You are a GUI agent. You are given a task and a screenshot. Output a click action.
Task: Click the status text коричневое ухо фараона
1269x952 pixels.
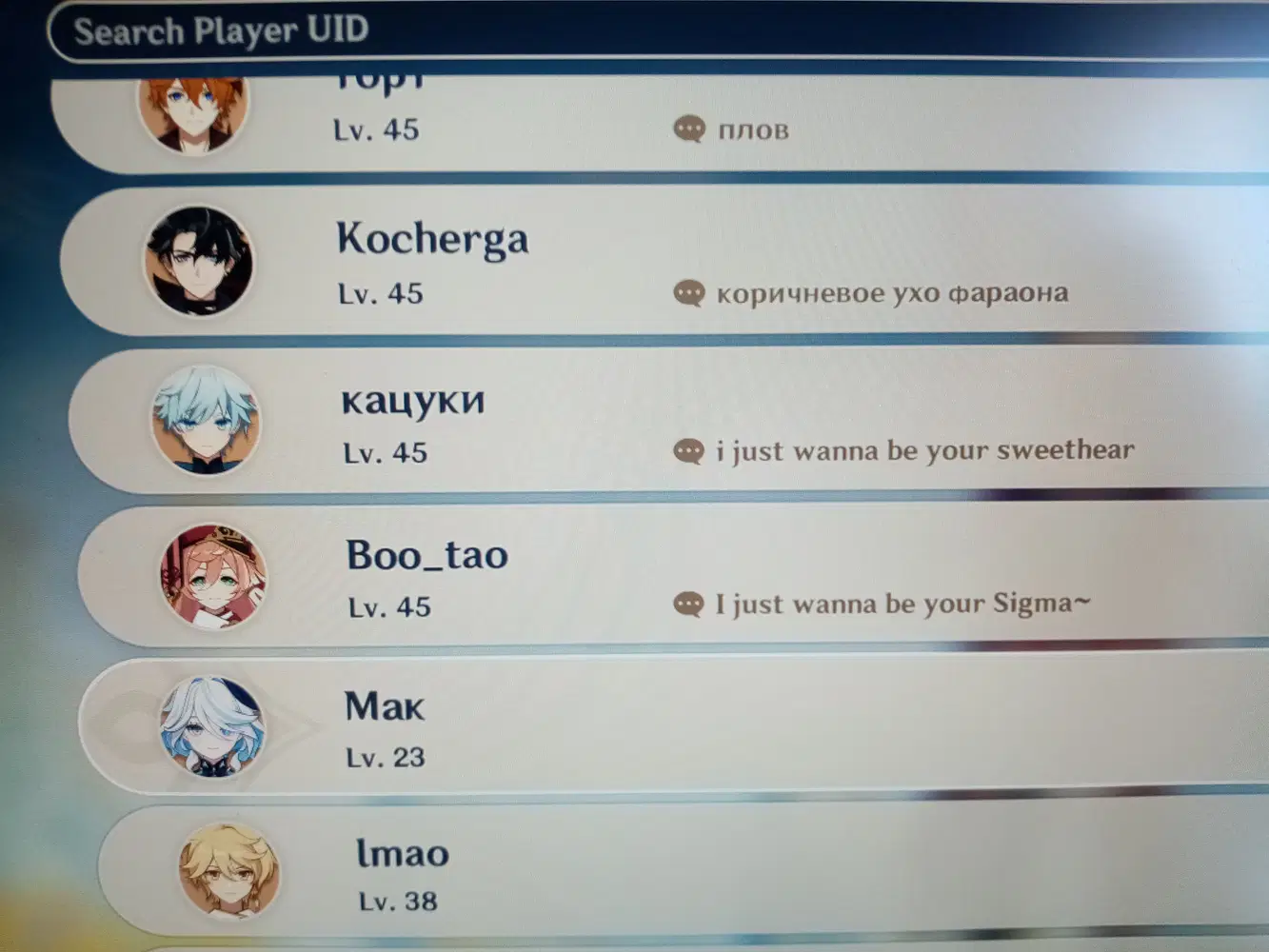click(x=895, y=291)
